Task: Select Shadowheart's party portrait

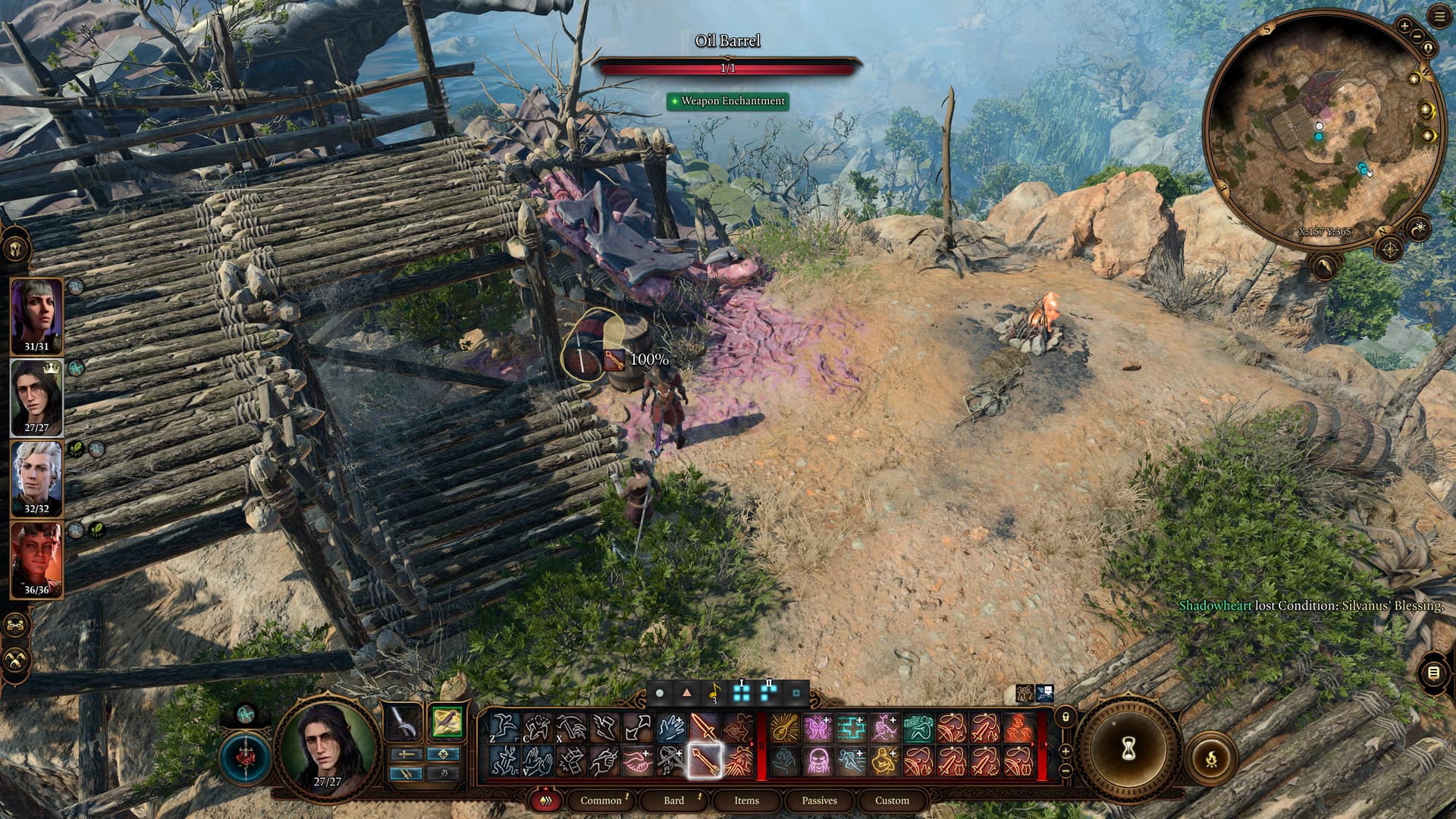Action: point(36,315)
